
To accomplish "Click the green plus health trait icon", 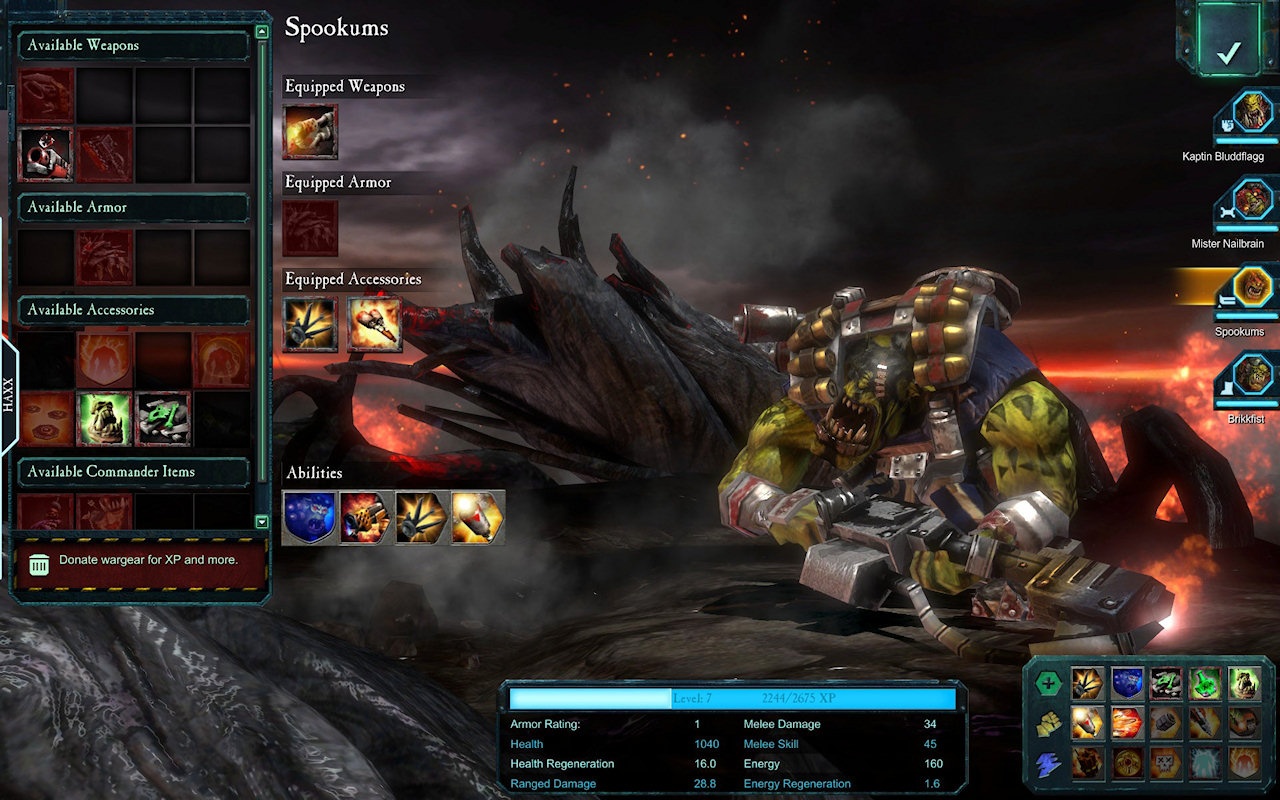I will 1047,684.
